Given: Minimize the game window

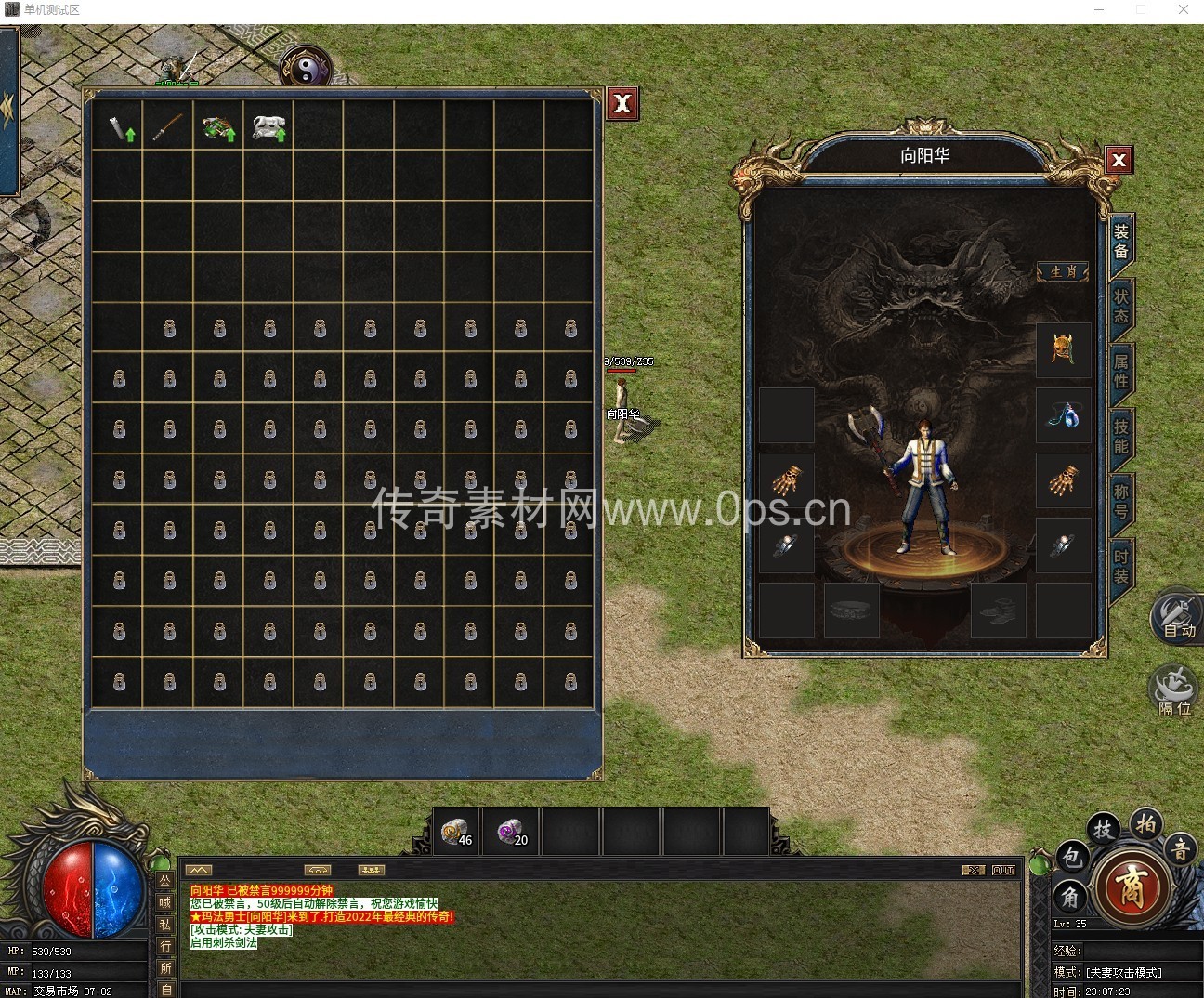Looking at the screenshot, I should point(1099,10).
